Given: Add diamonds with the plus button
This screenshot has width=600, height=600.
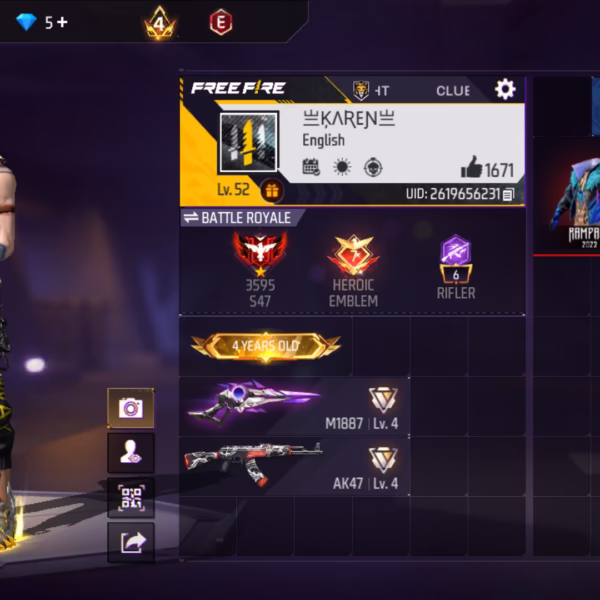Looking at the screenshot, I should tap(62, 22).
